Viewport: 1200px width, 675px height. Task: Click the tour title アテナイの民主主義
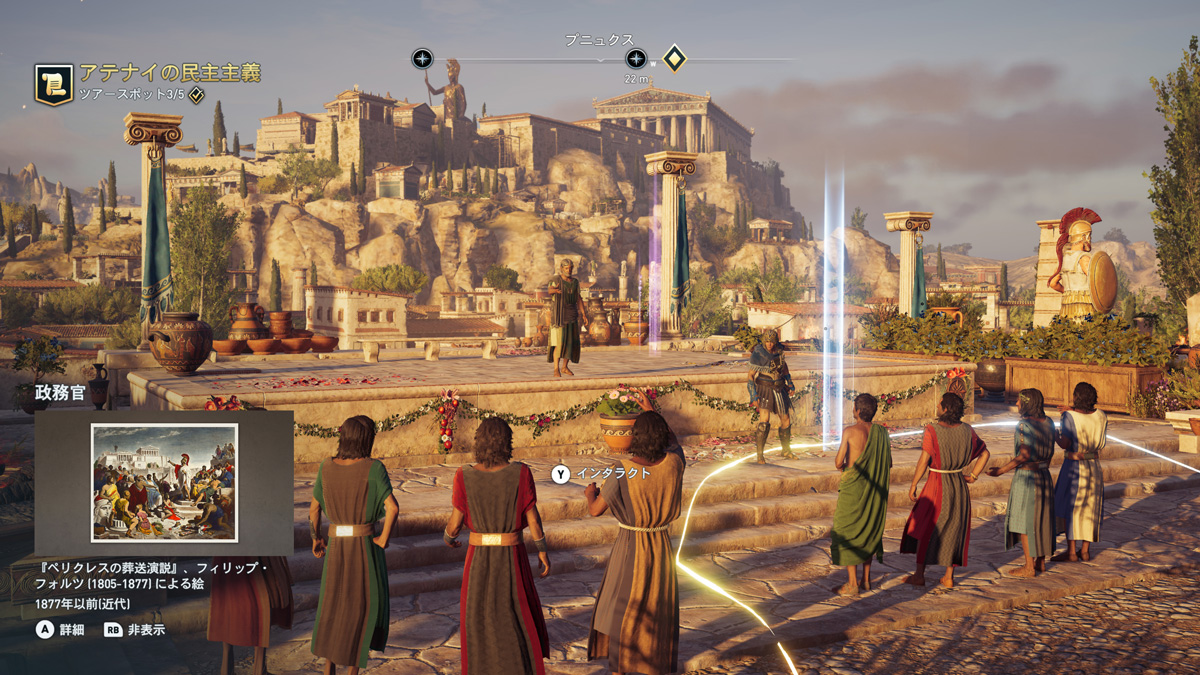170,72
